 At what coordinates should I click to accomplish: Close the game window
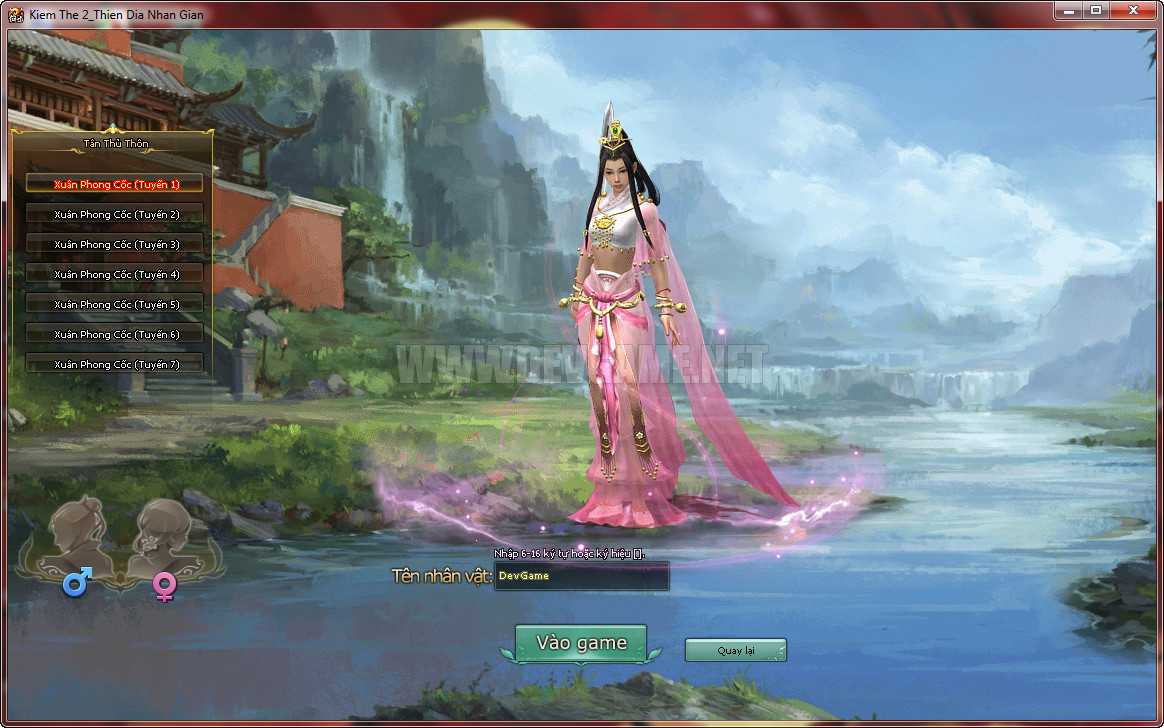point(1133,9)
